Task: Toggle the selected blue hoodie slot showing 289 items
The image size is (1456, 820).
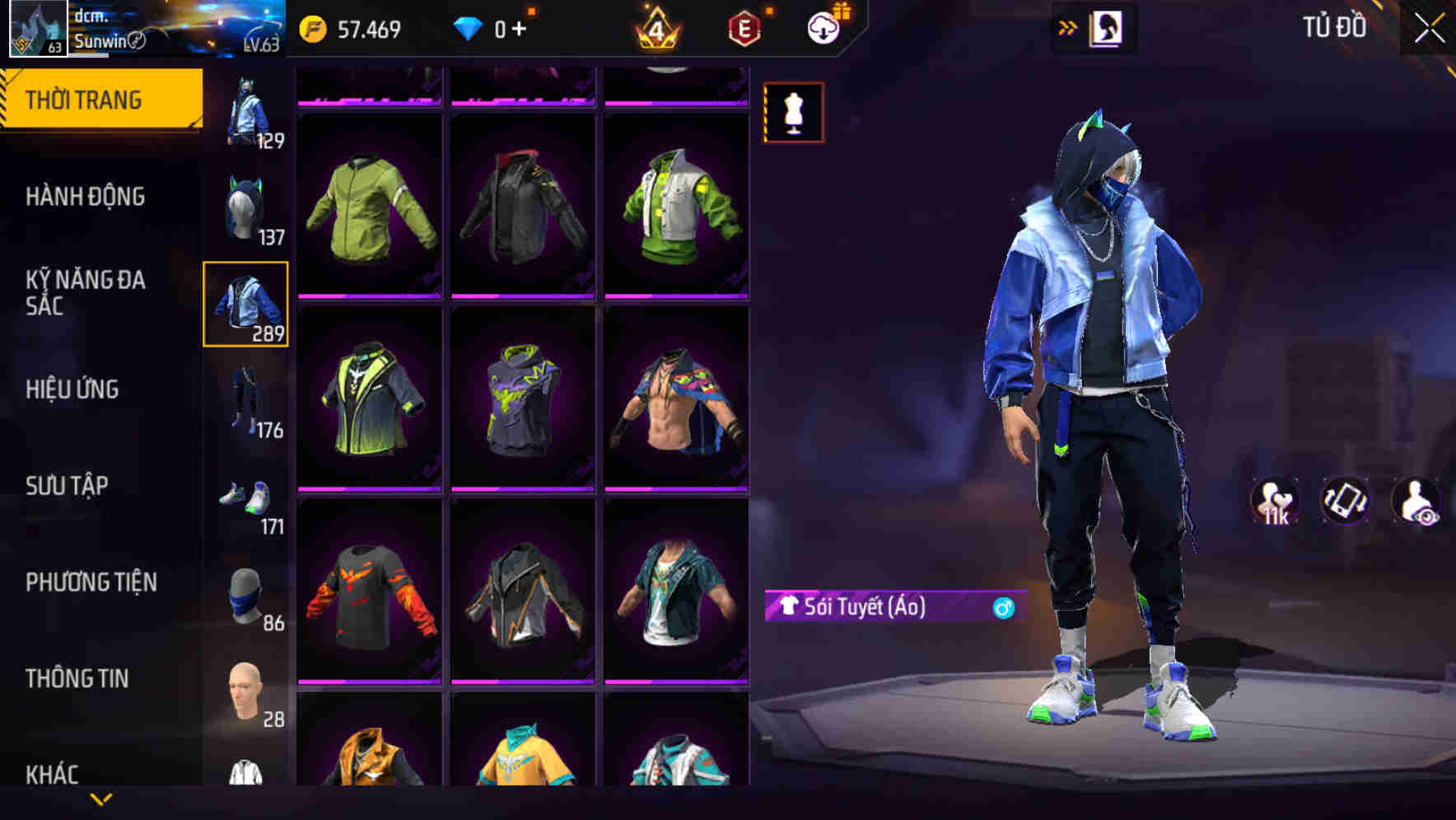Action: pyautogui.click(x=245, y=306)
